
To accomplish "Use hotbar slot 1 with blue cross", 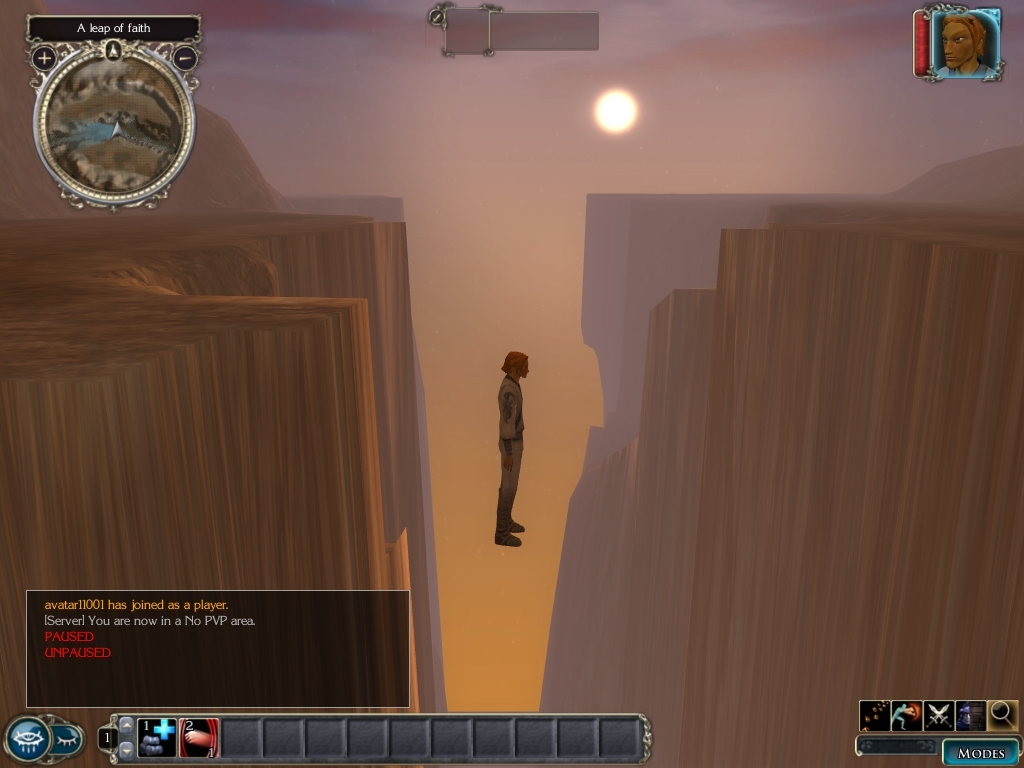I will (x=157, y=738).
